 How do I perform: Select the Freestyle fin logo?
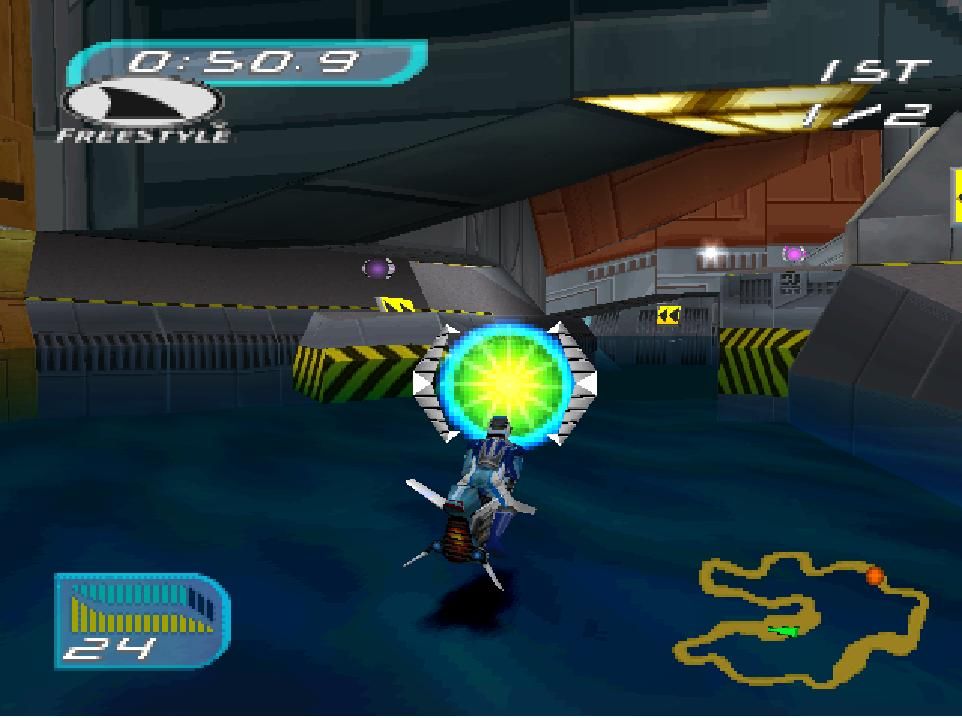pos(142,105)
